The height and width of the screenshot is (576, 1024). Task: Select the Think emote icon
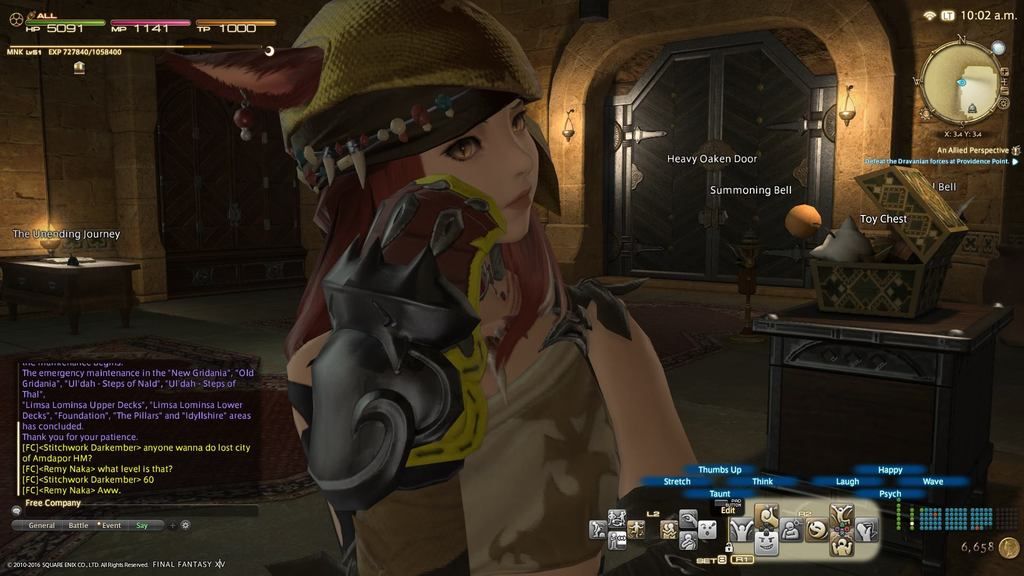pyautogui.click(x=792, y=530)
